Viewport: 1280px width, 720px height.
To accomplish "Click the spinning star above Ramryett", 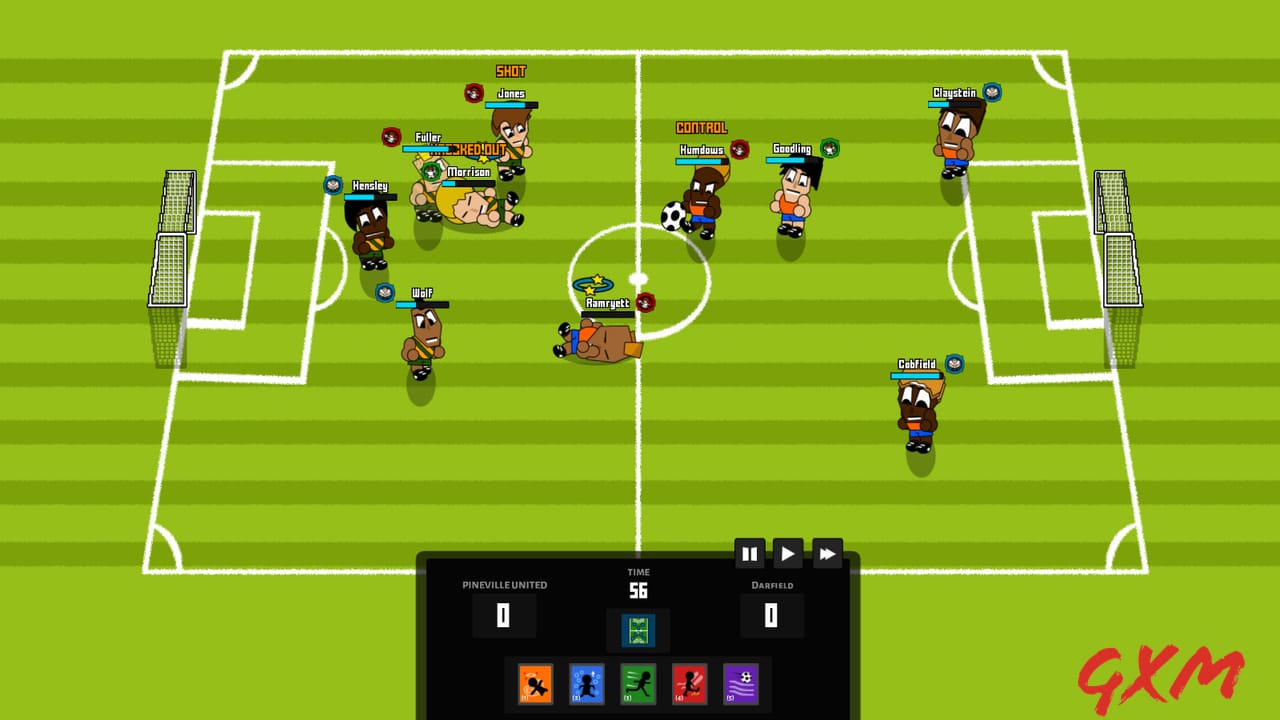I will point(594,282).
